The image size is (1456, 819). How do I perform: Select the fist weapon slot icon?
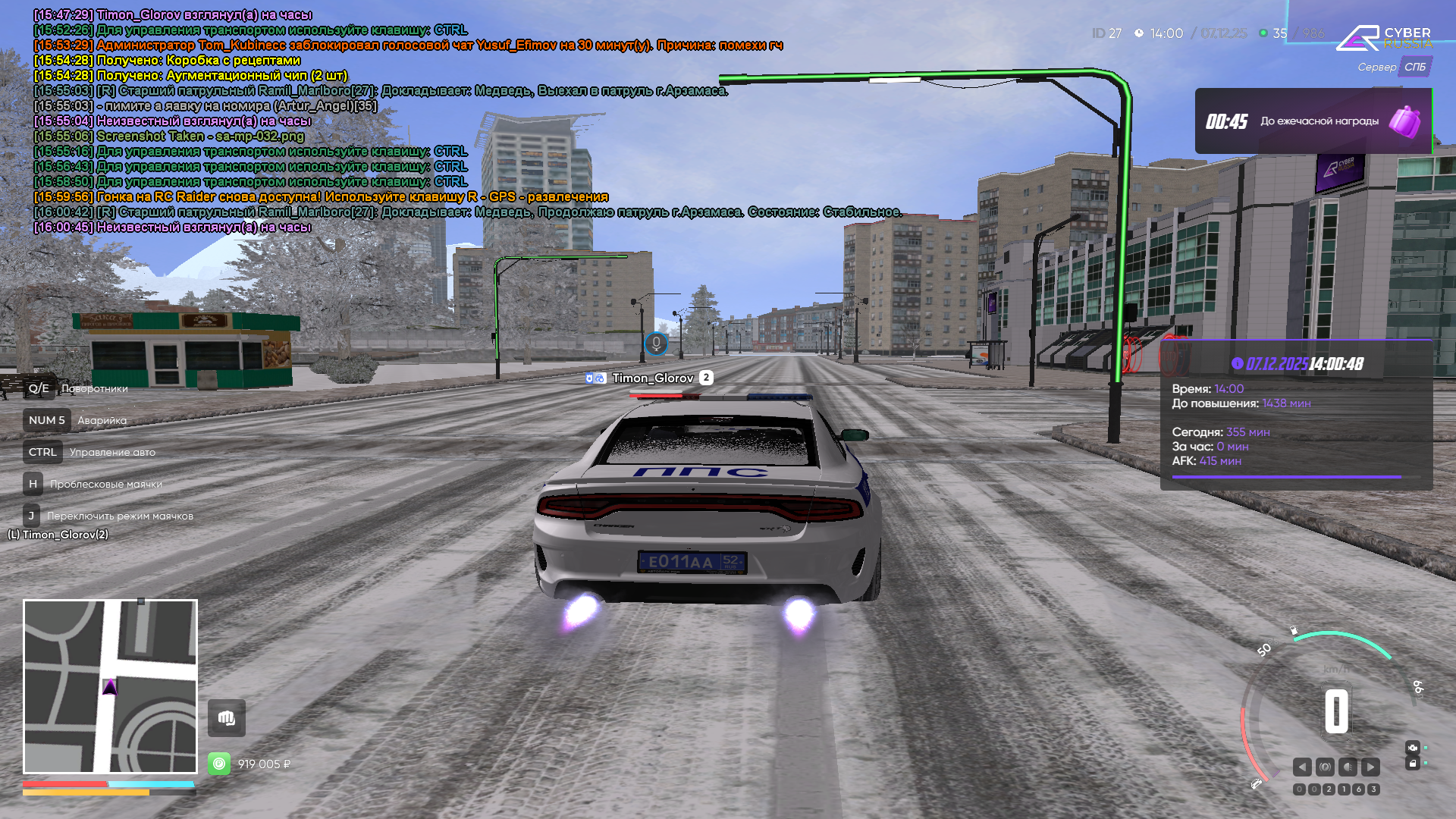tap(227, 718)
